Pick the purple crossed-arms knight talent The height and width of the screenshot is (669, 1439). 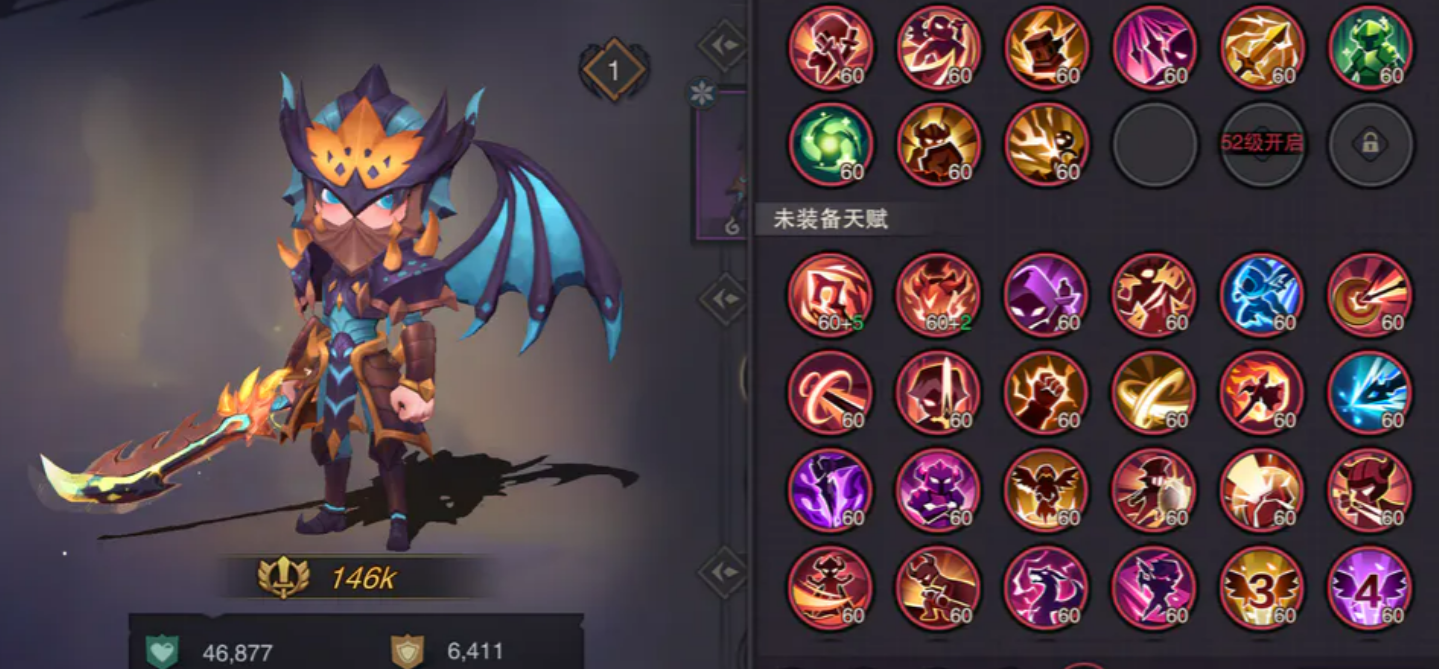click(938, 490)
